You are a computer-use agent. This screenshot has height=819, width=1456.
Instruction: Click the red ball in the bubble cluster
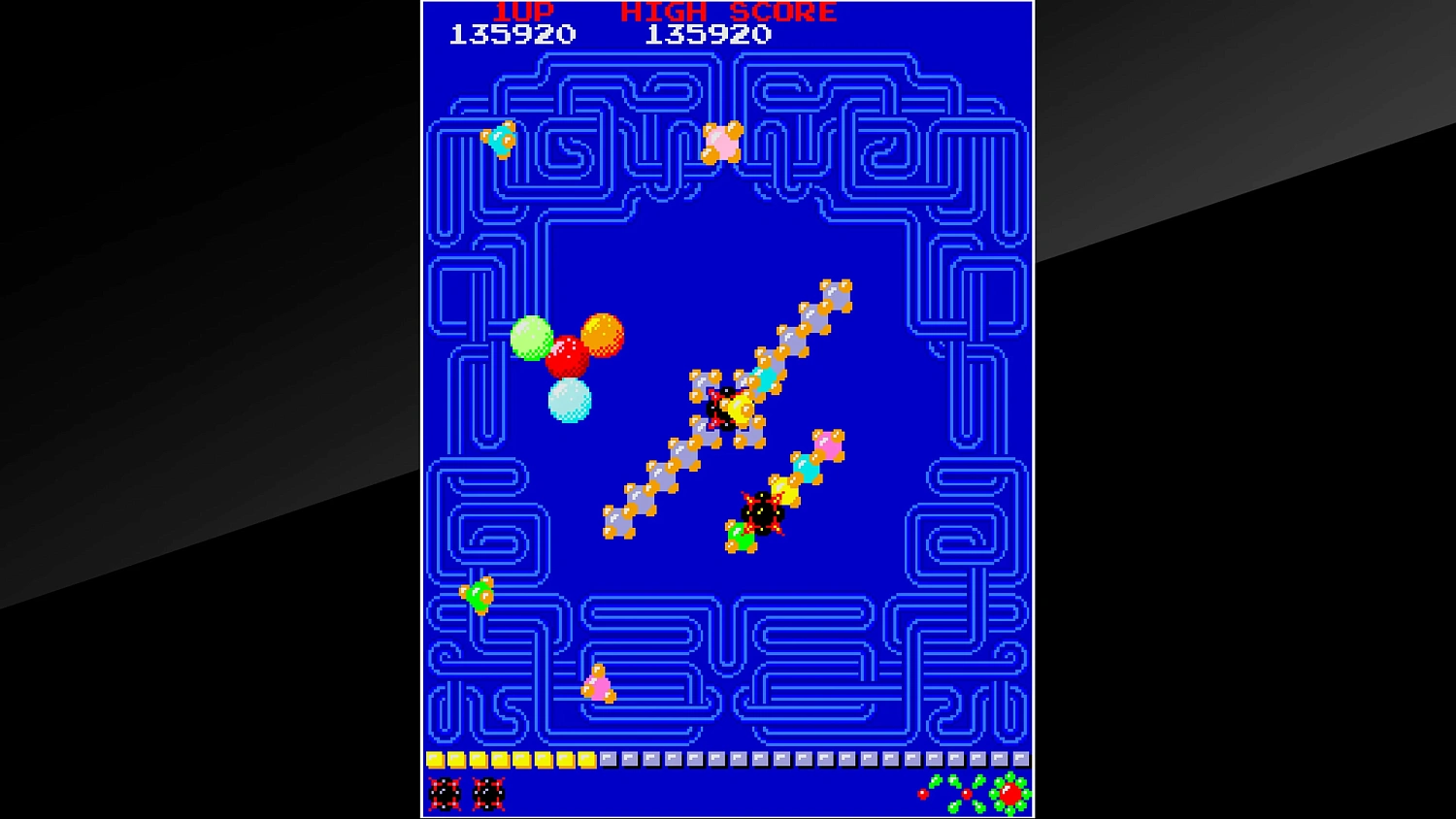(x=569, y=357)
